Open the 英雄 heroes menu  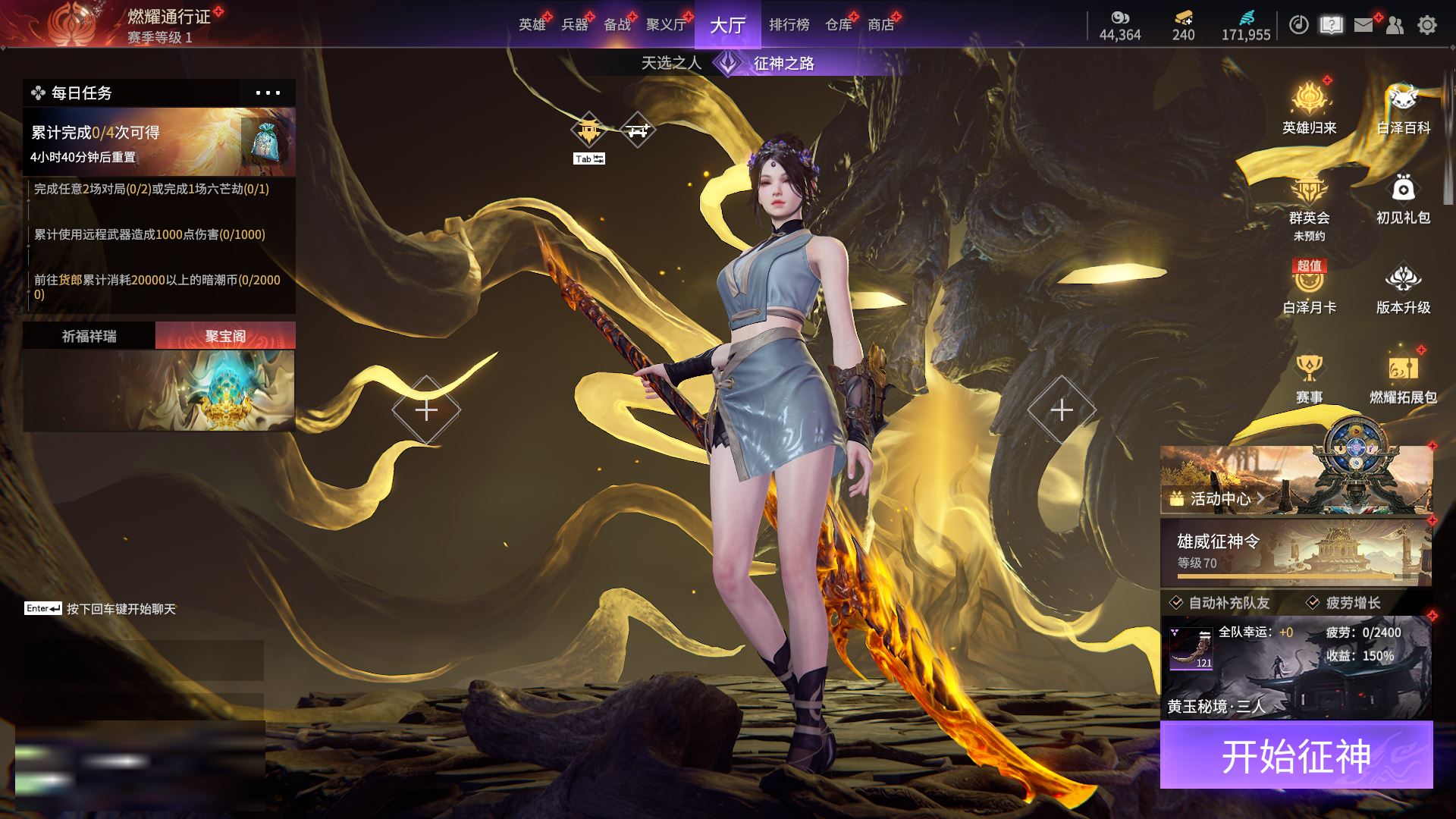(x=532, y=25)
